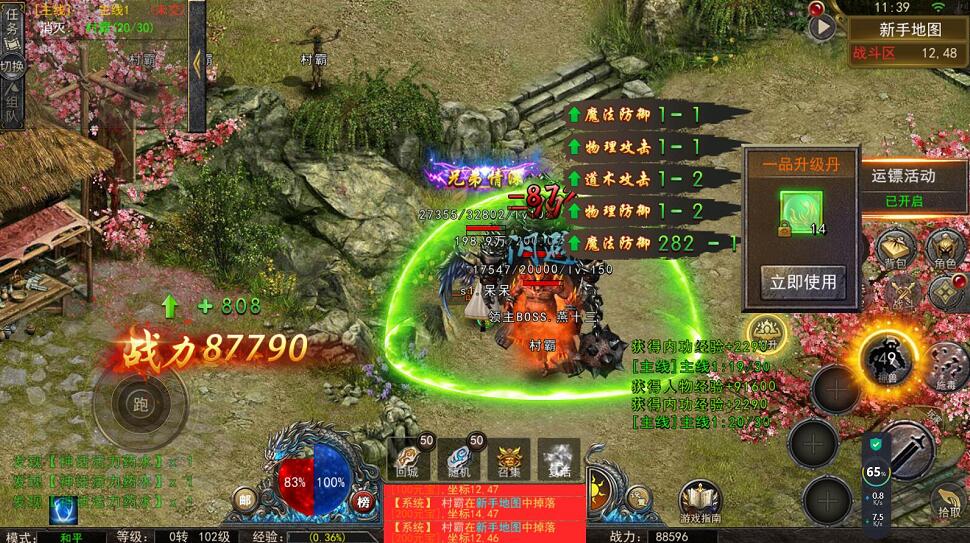The image size is (970, 543).
Task: Trigger the sword basic attack button
Action: (908, 438)
